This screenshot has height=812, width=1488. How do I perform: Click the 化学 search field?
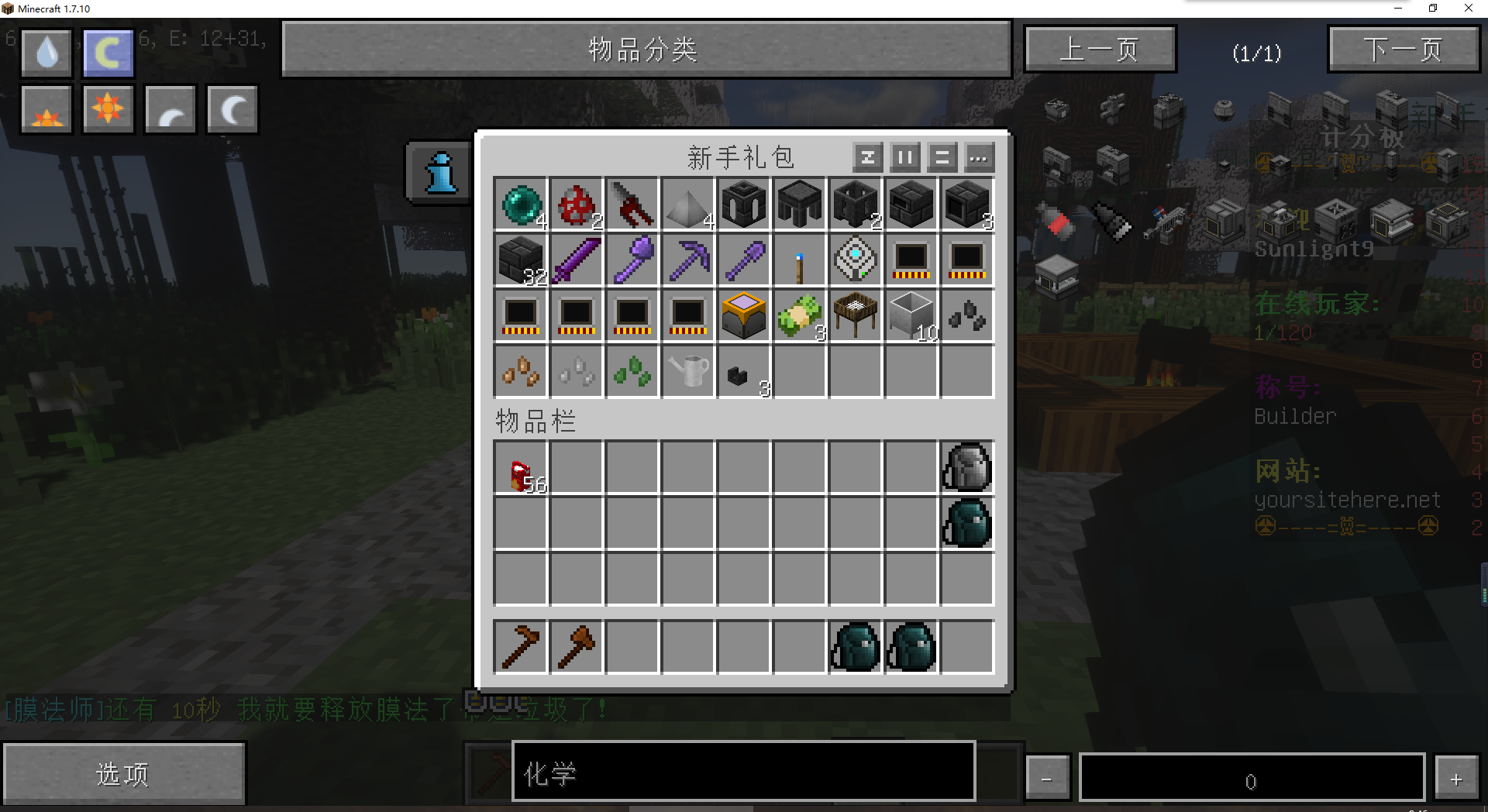[x=742, y=771]
